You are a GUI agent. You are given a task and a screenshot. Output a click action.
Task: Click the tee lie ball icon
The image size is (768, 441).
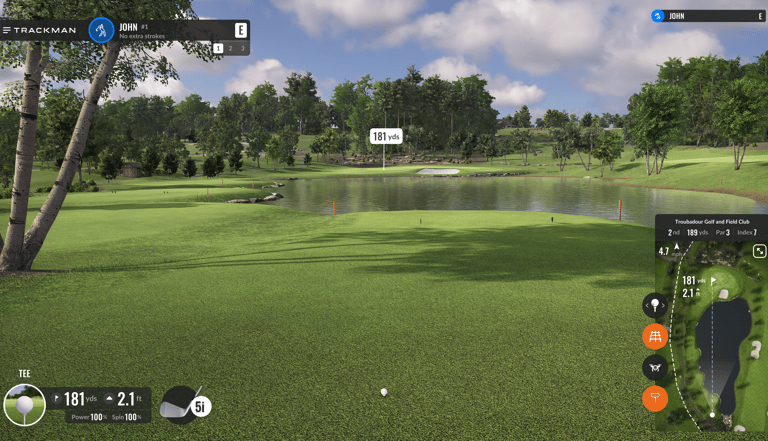24,405
